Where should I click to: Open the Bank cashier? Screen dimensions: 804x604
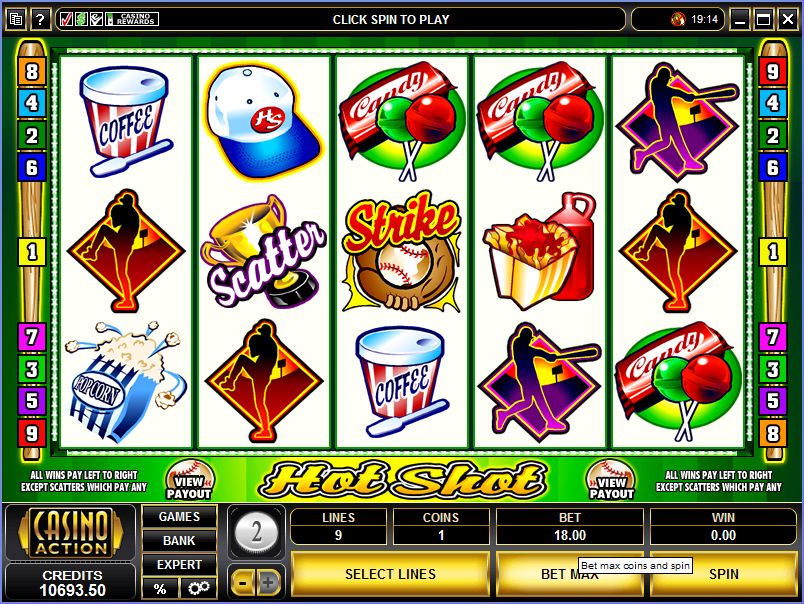pyautogui.click(x=179, y=541)
